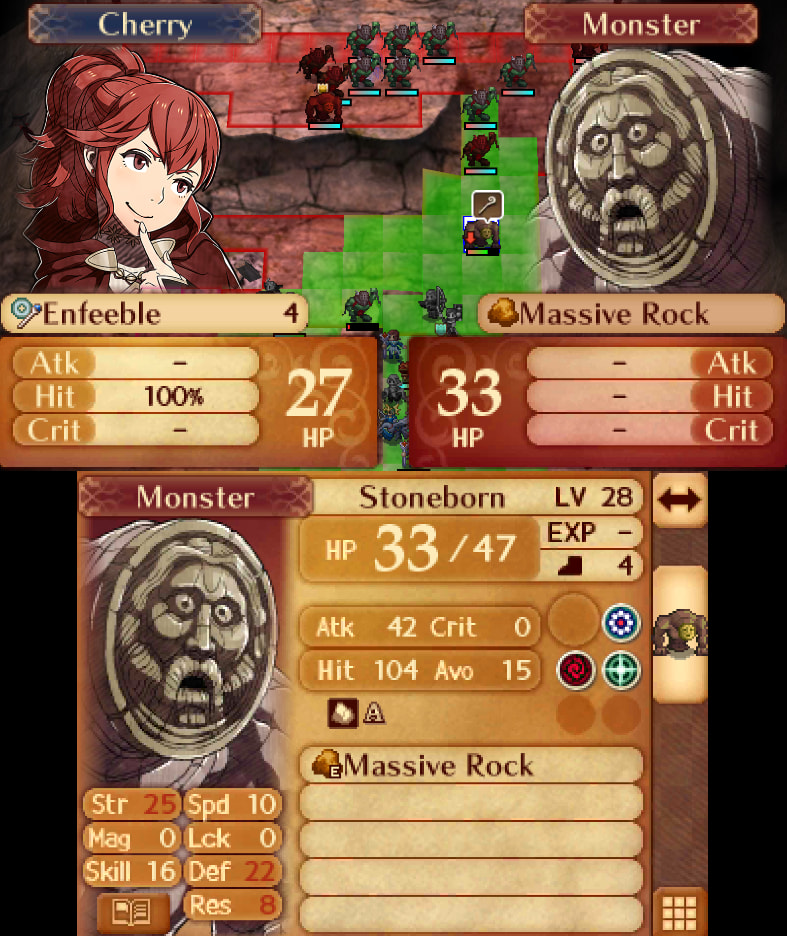Tap the double-arrow switch button
This screenshot has width=787, height=936.
(x=680, y=500)
